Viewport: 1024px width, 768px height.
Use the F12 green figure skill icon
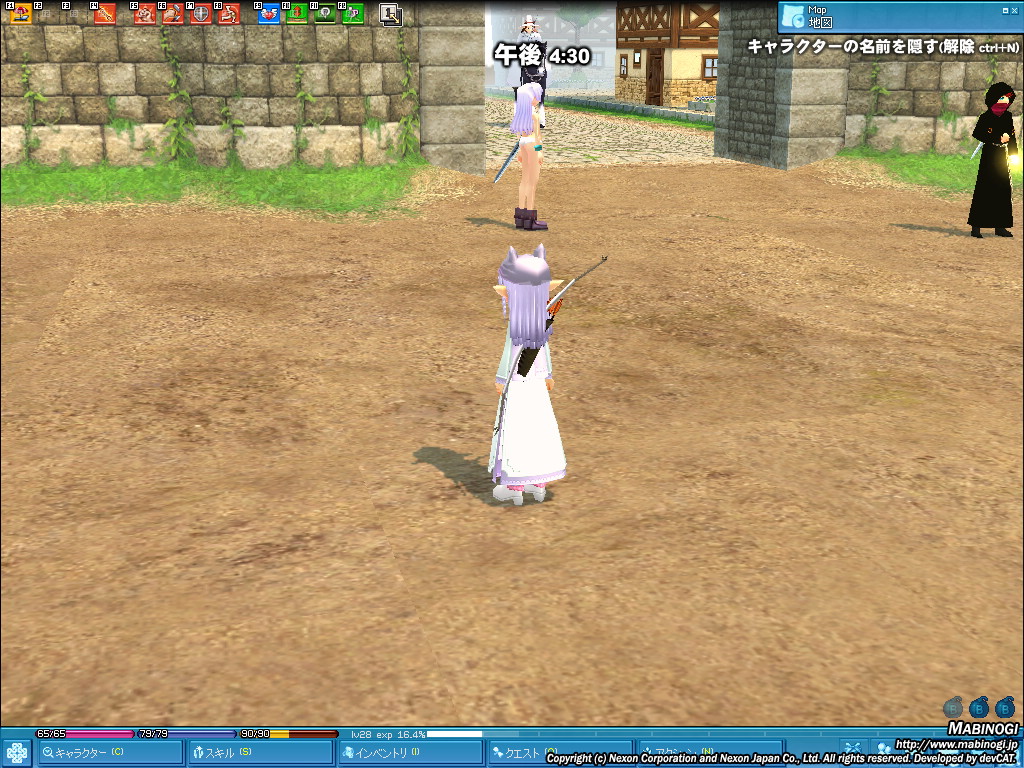pos(352,14)
